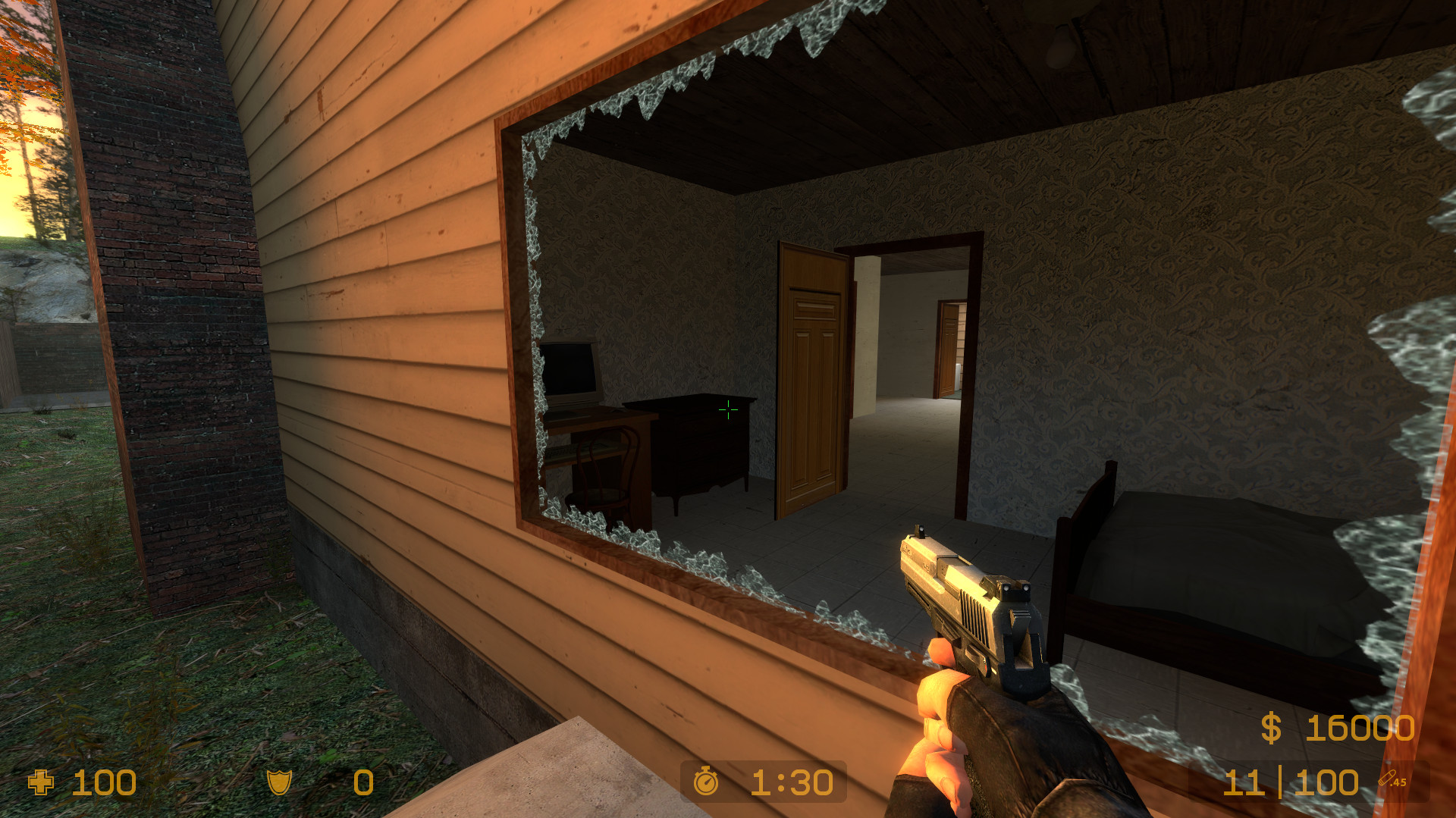Click the green crosshair reticle
The image size is (1456, 818).
tap(727, 410)
